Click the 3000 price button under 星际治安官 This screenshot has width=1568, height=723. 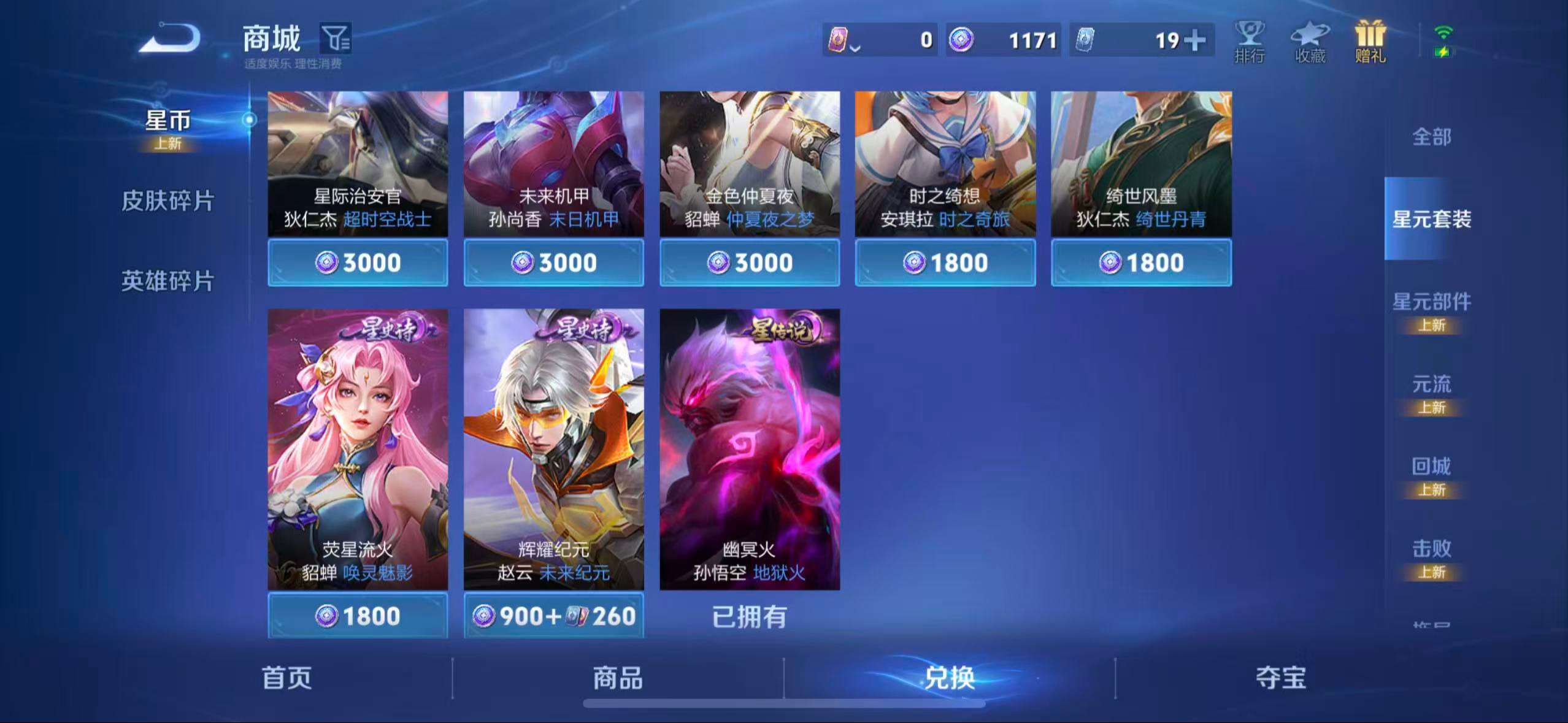(358, 262)
